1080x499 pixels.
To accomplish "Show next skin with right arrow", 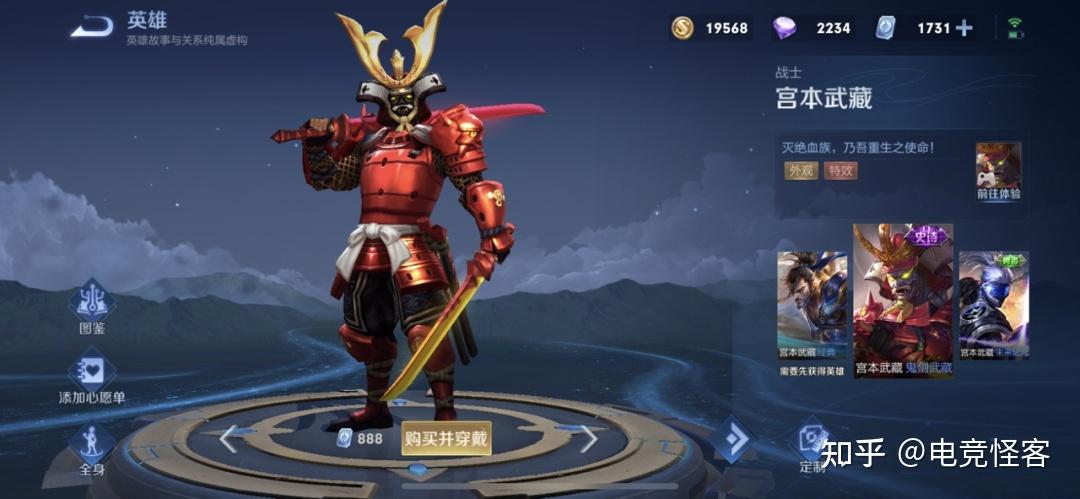I will pyautogui.click(x=589, y=438).
